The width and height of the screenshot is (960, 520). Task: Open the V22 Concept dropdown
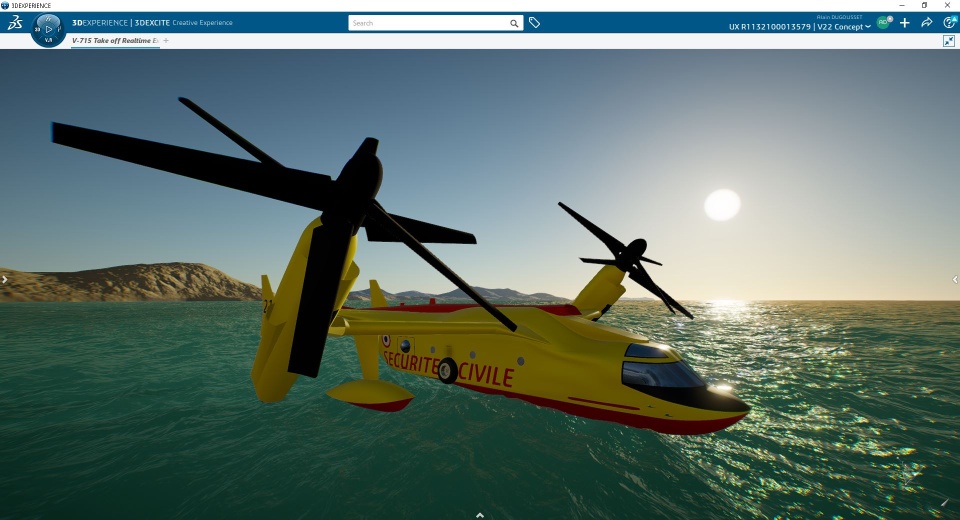pyautogui.click(x=844, y=27)
